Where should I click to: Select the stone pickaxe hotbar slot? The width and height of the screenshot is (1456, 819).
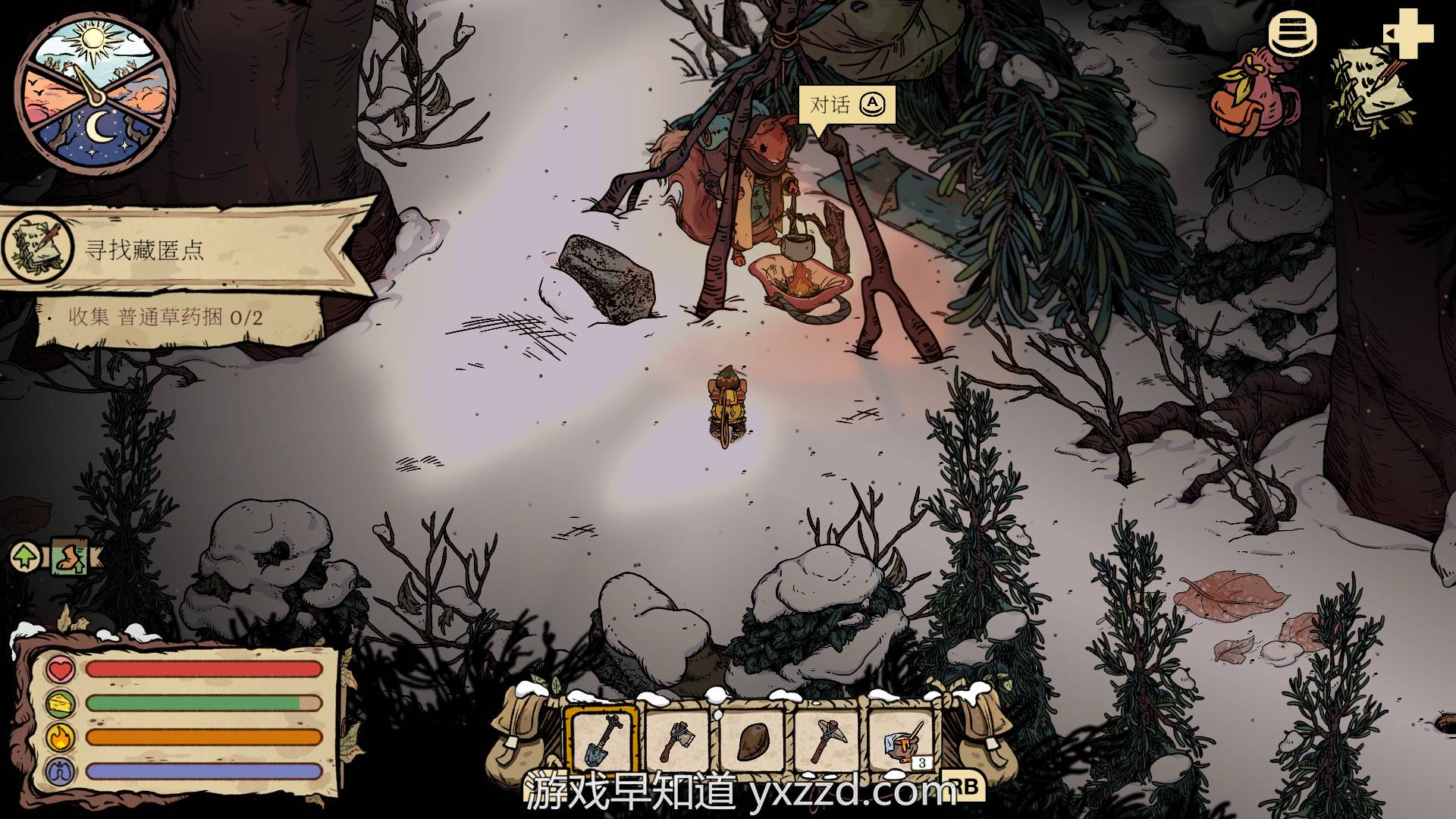tap(826, 740)
